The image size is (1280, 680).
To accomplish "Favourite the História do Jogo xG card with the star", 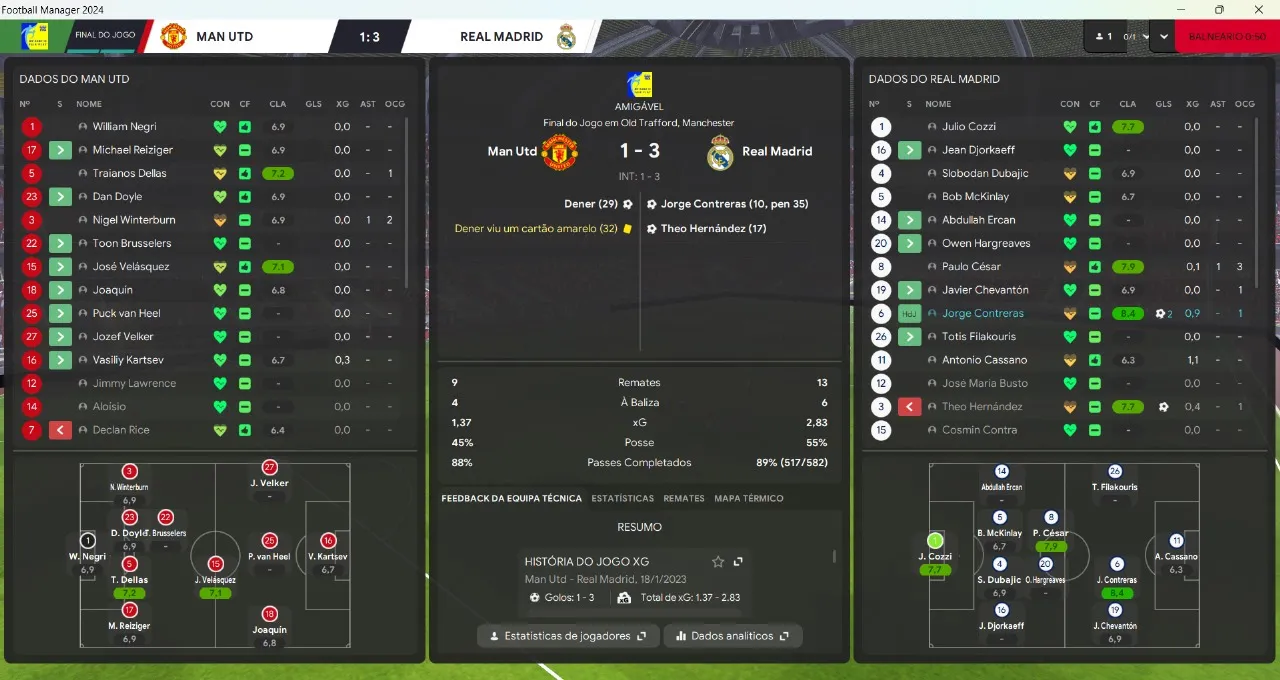I will coord(718,562).
